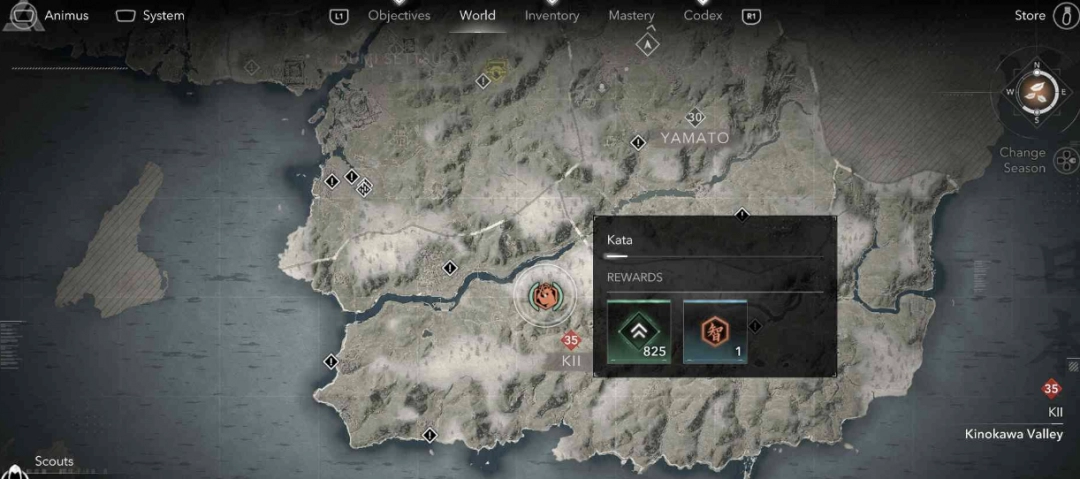Select the orange Kata map marker

(546, 297)
